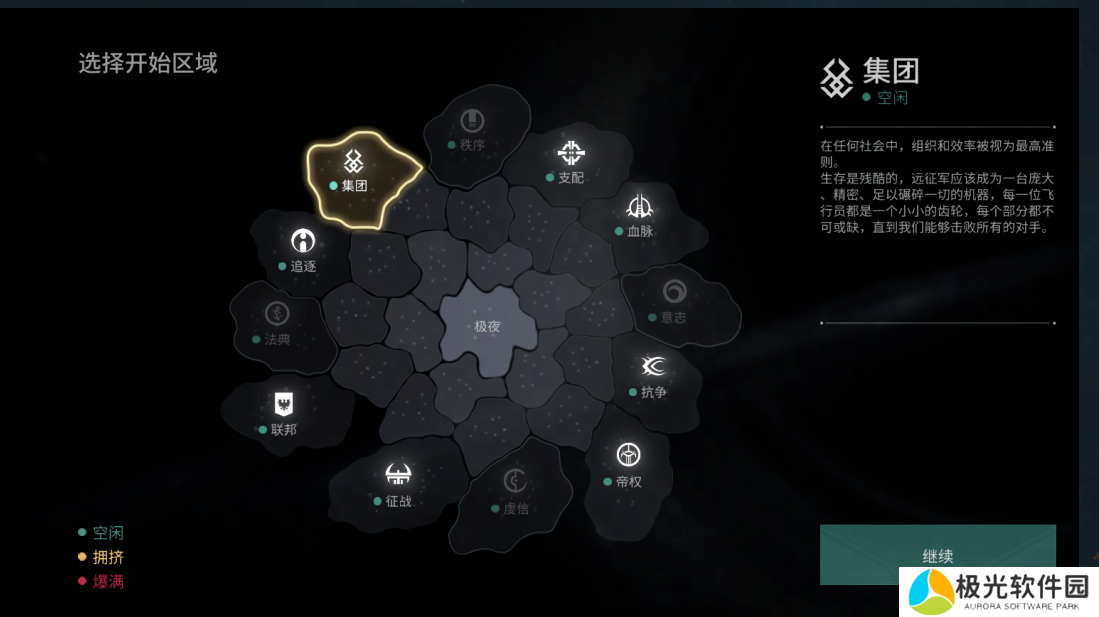Choose the 意志 region
This screenshot has height=617, width=1099.
[x=674, y=303]
